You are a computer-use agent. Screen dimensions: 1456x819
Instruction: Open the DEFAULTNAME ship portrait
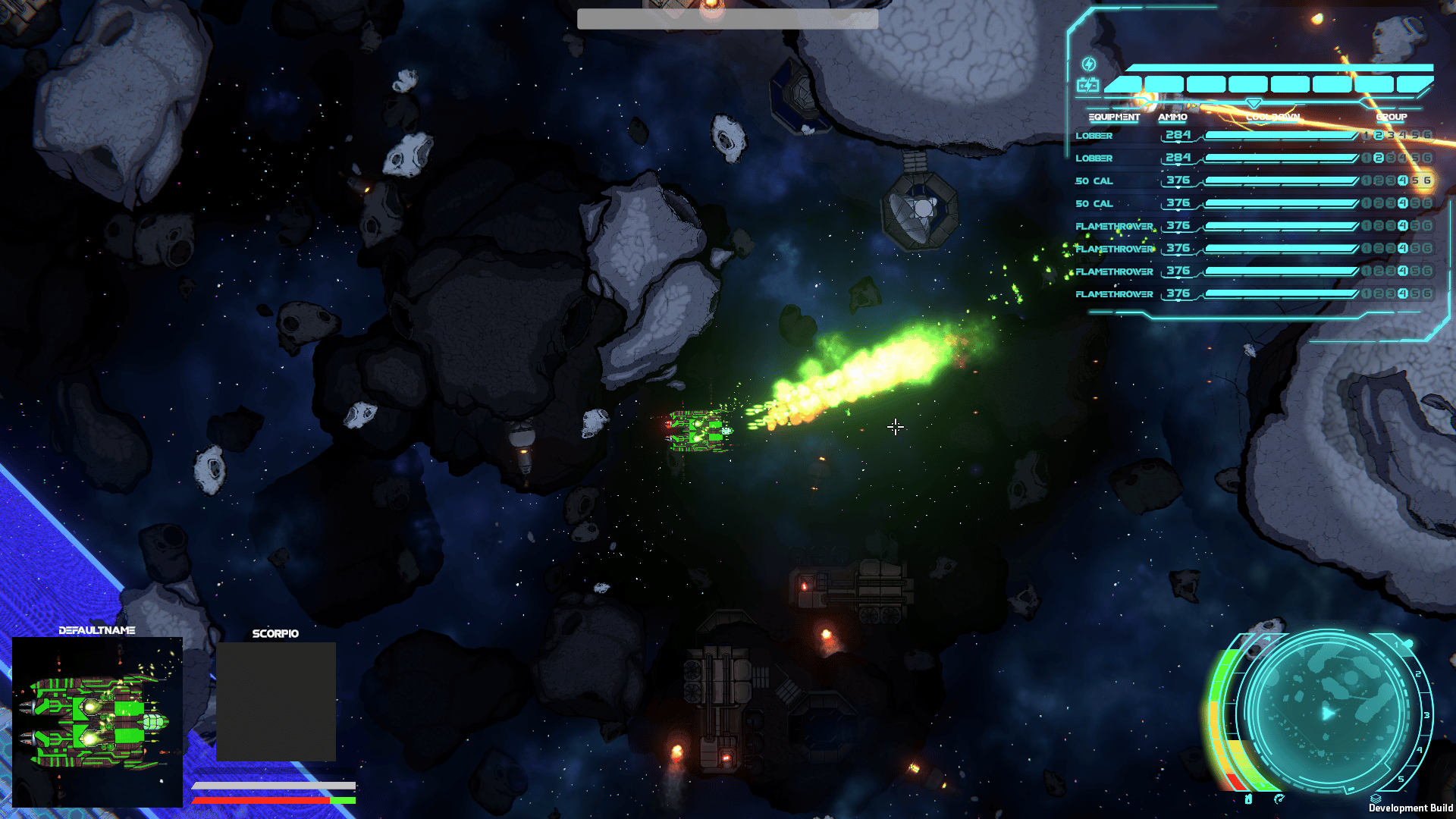click(97, 721)
